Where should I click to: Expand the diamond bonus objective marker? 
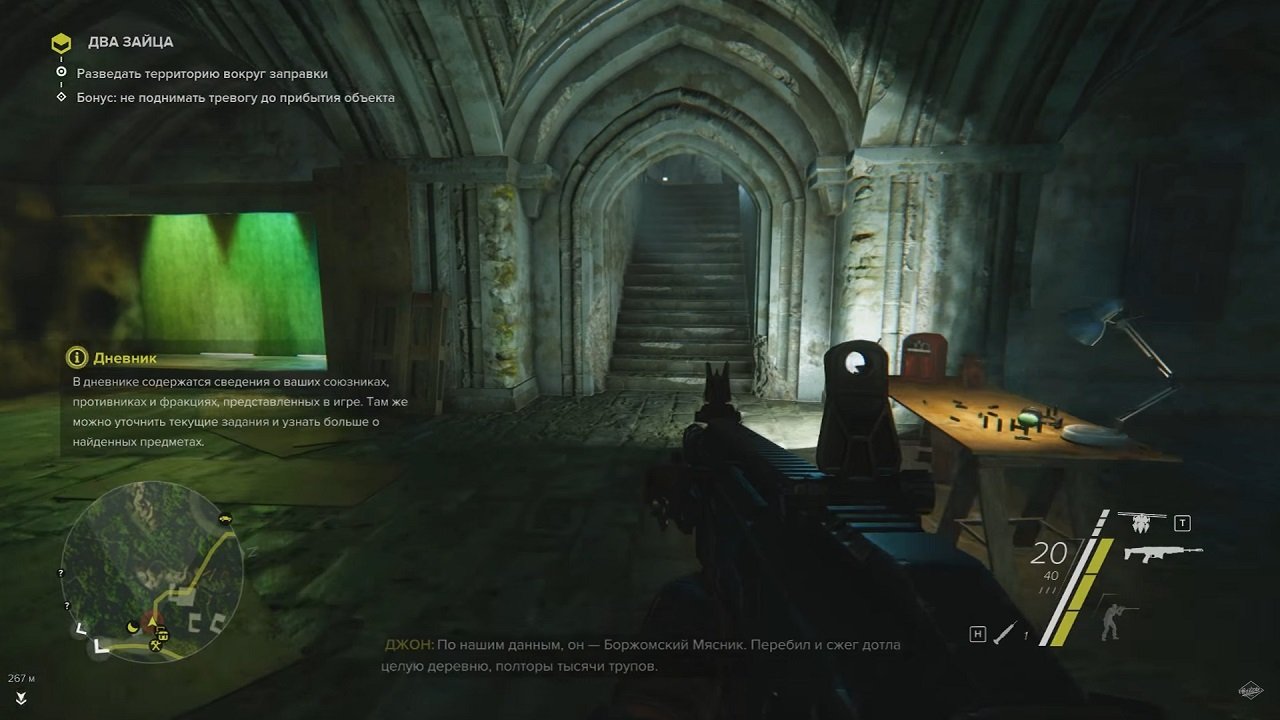click(63, 97)
